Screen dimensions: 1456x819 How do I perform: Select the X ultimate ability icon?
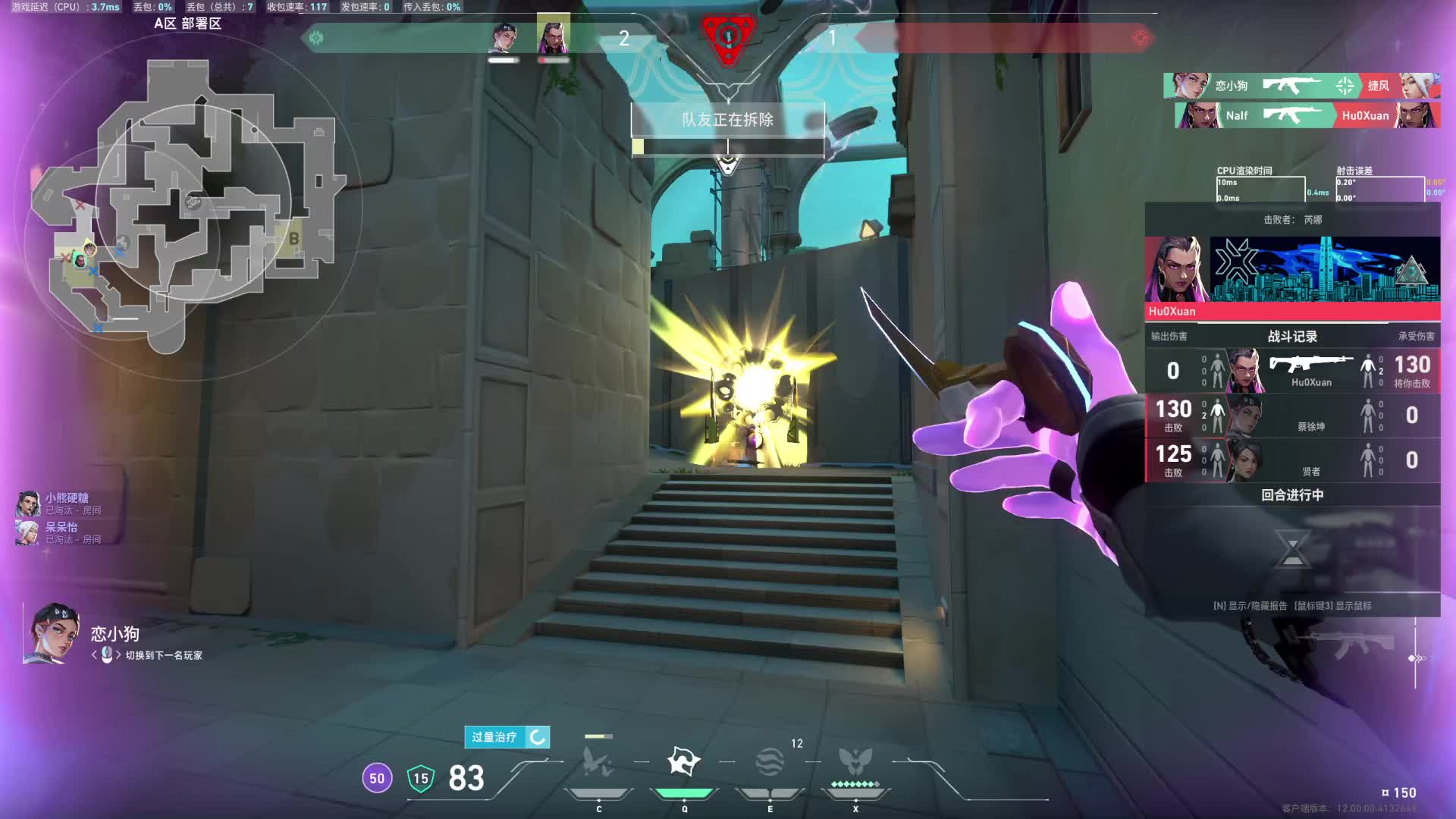pos(855,762)
